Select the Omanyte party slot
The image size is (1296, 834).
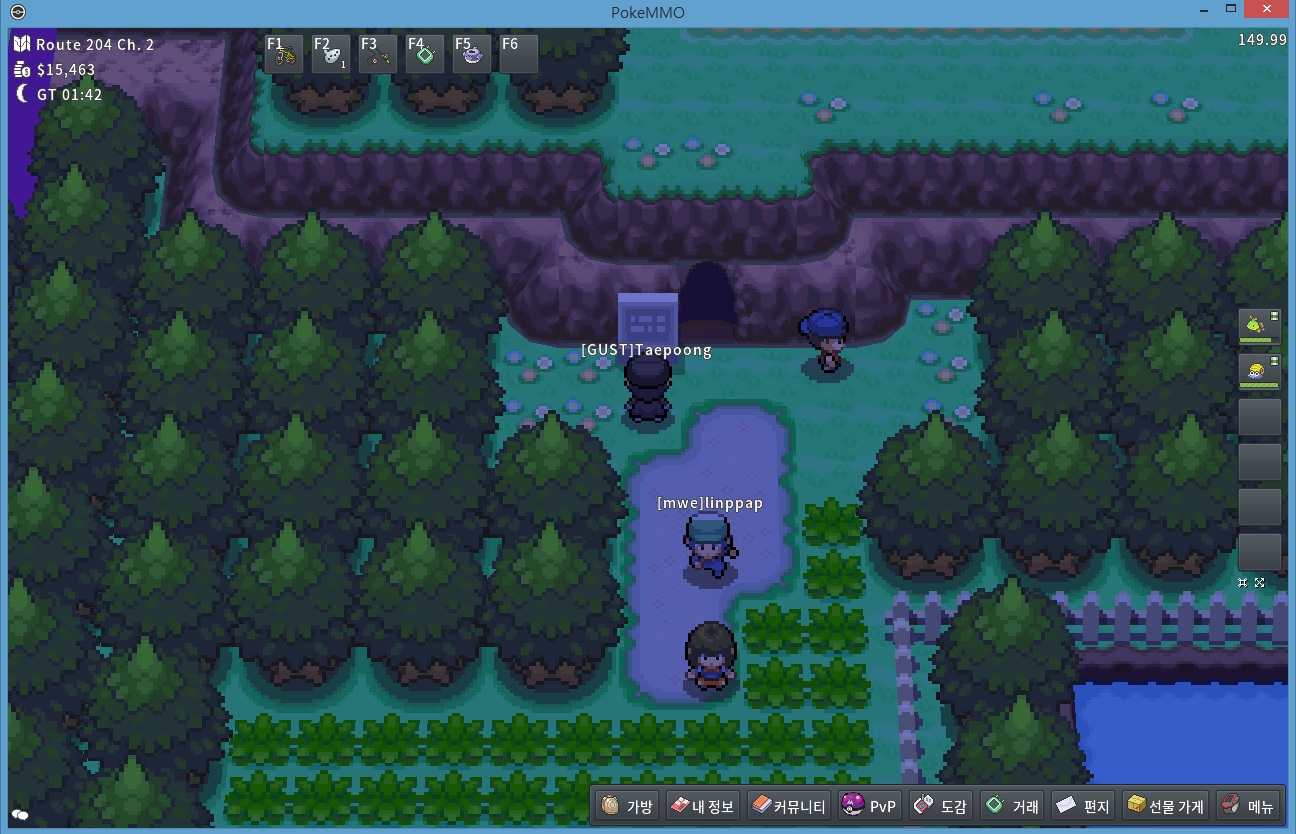[x=1258, y=372]
